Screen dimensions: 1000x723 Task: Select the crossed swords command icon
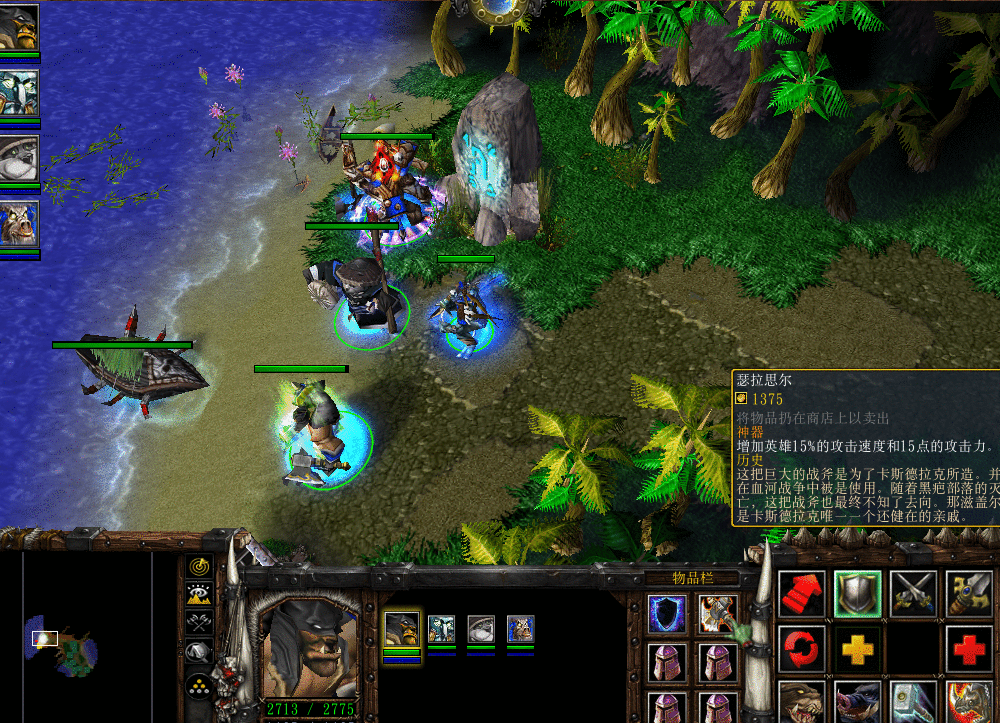913,595
